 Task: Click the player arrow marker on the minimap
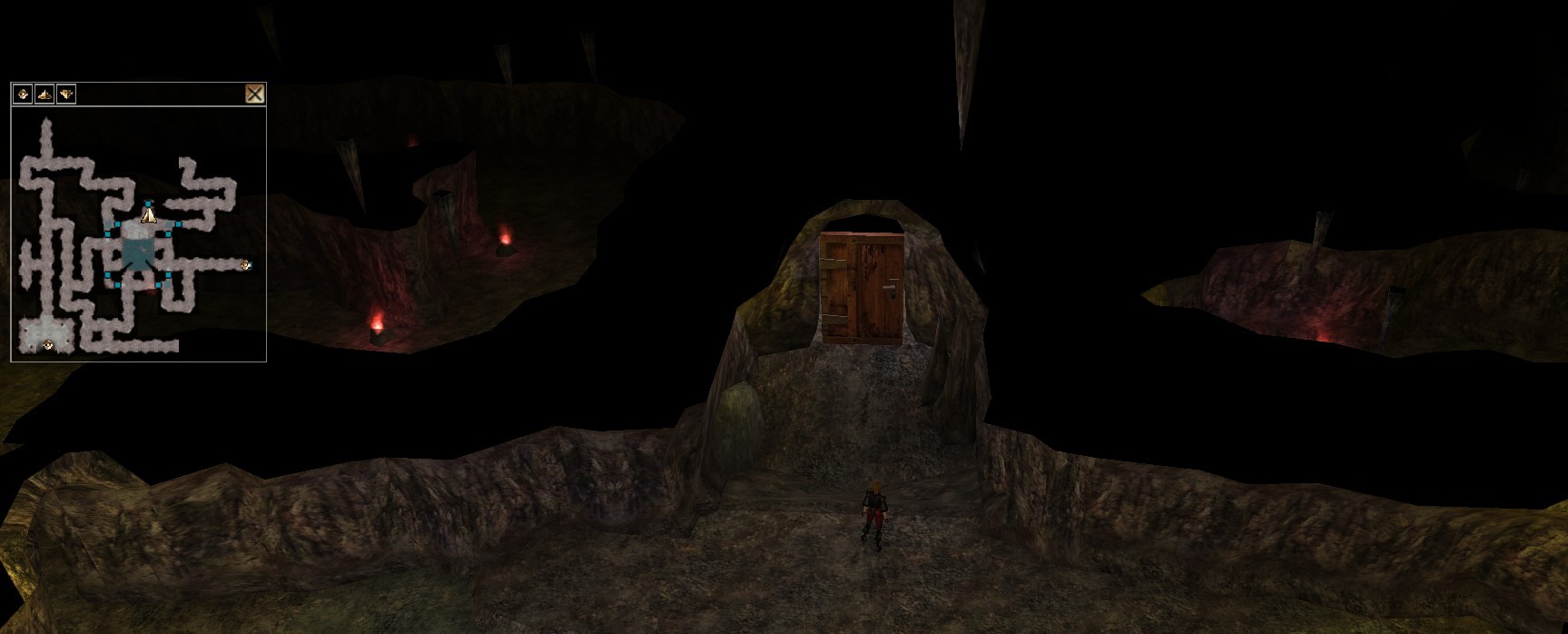pyautogui.click(x=149, y=214)
